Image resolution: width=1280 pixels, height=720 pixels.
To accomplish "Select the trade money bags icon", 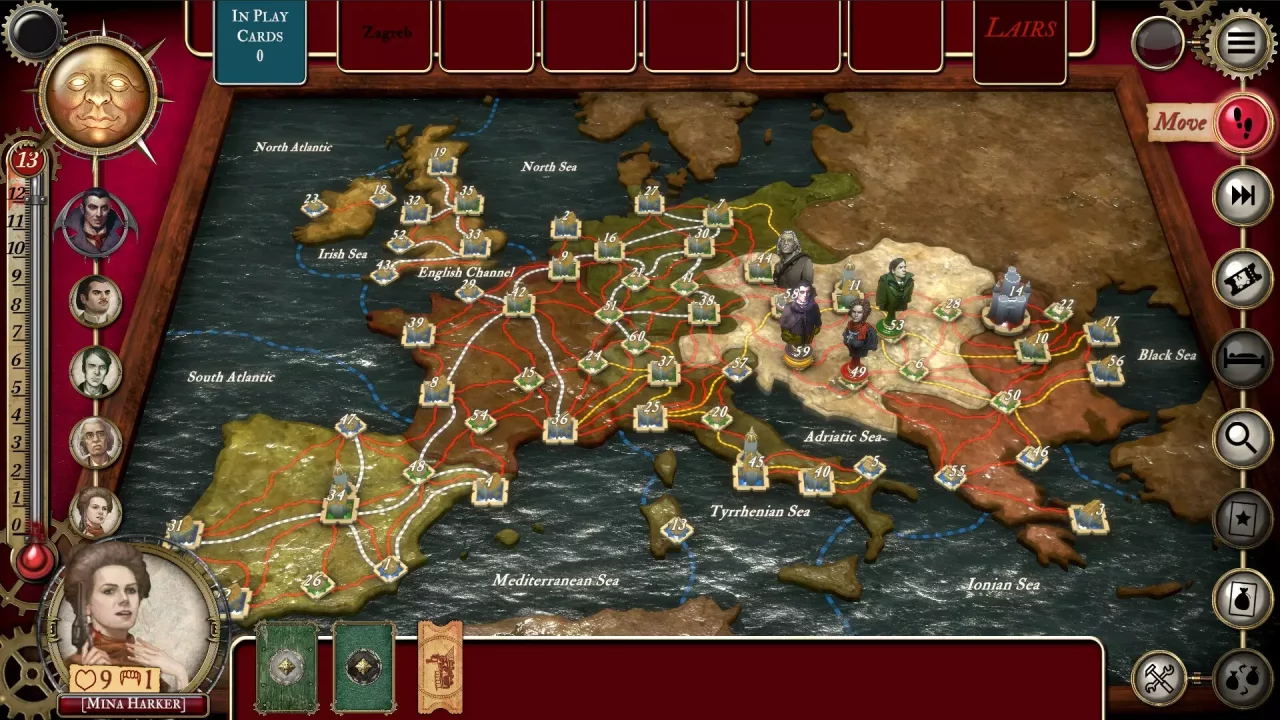I will [x=1243, y=678].
